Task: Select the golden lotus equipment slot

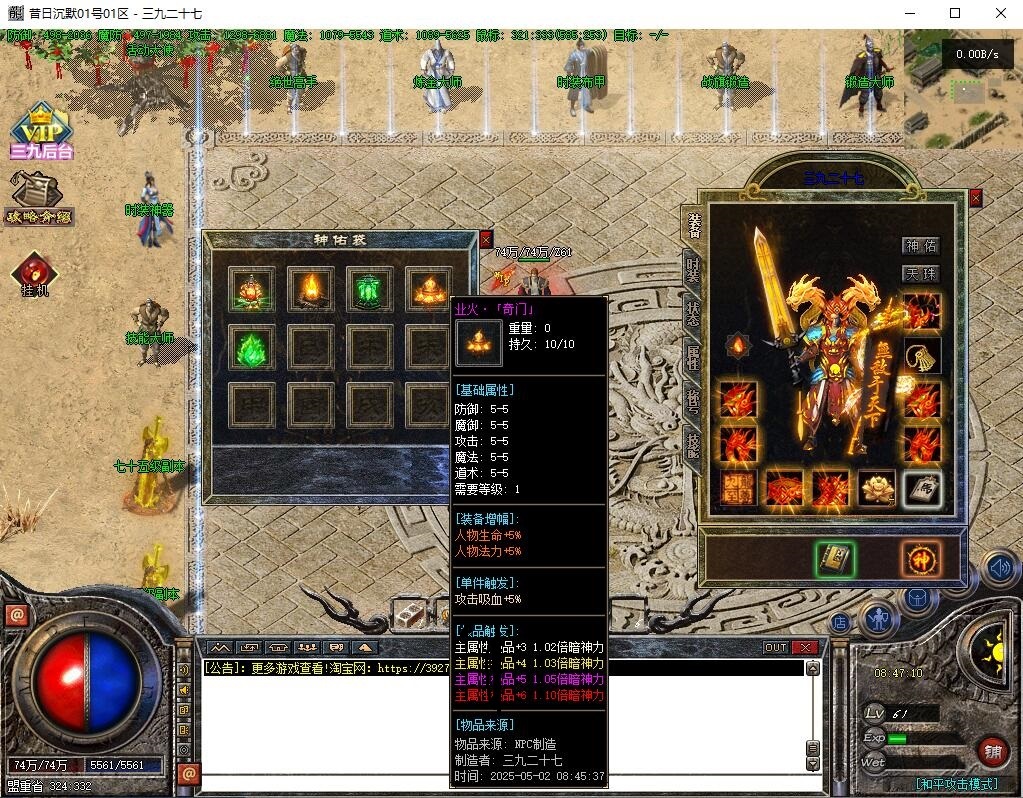Action: pos(877,489)
